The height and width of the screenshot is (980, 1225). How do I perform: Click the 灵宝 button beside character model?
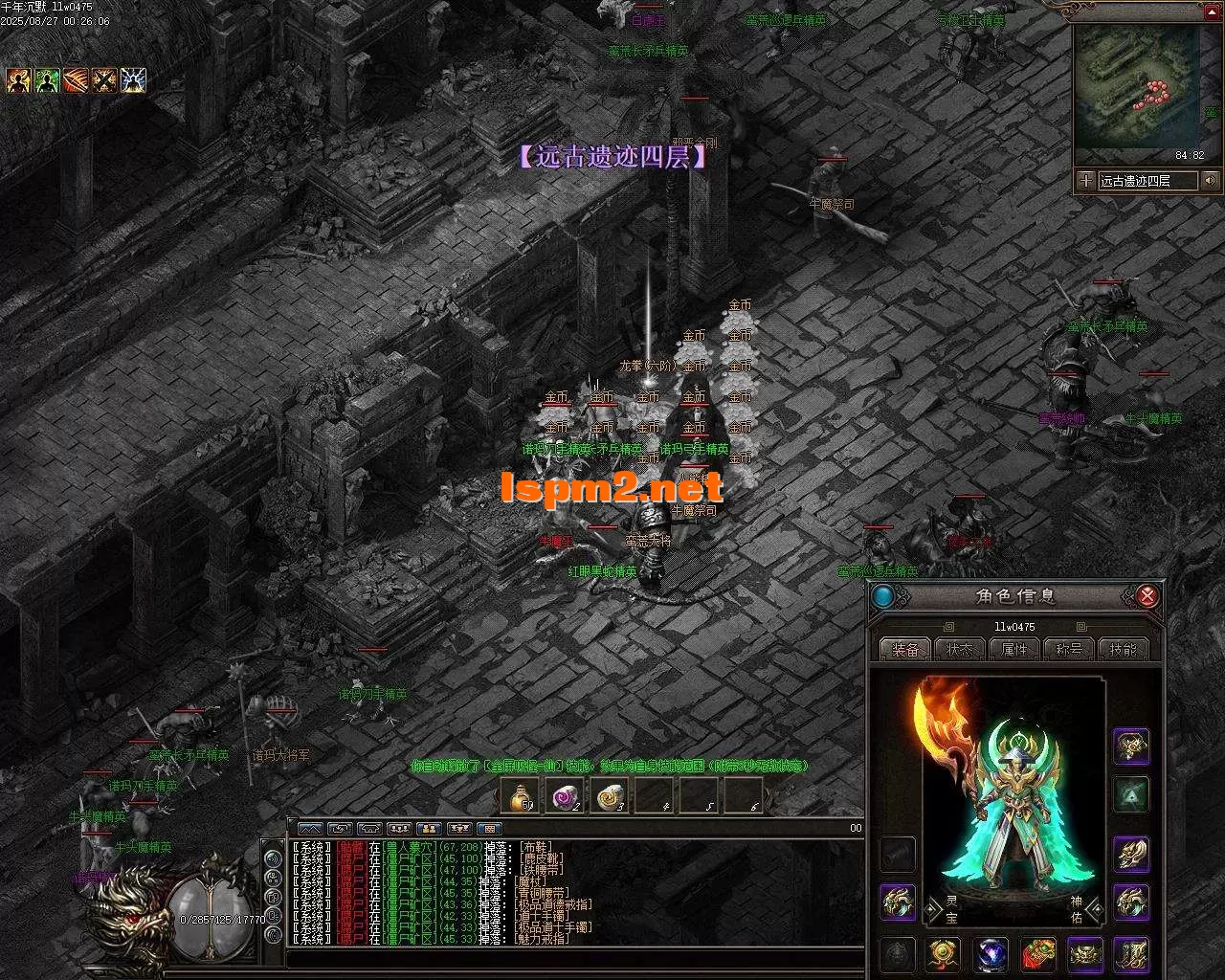pyautogui.click(x=925, y=908)
